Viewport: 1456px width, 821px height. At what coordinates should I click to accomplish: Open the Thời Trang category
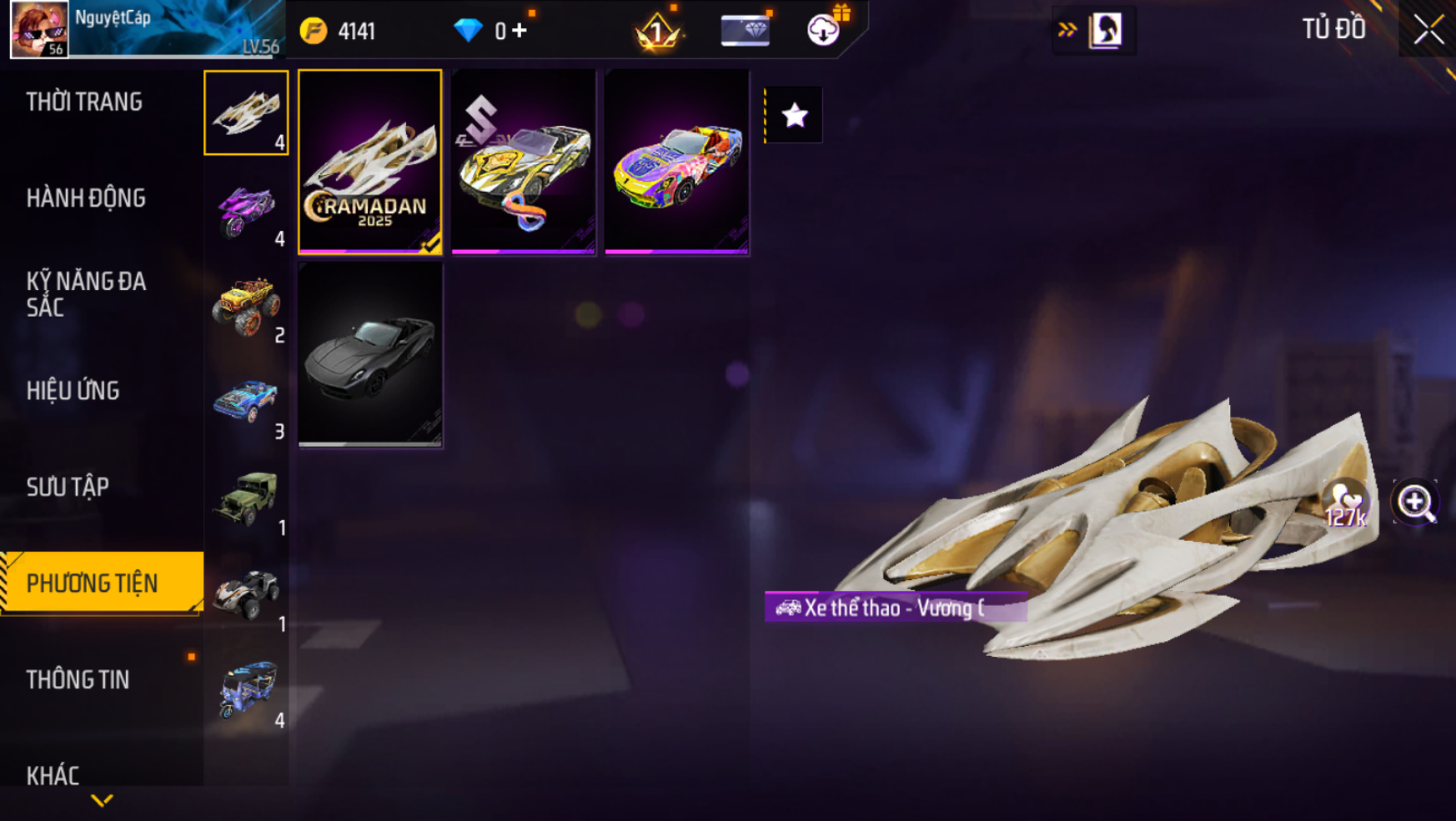point(84,103)
